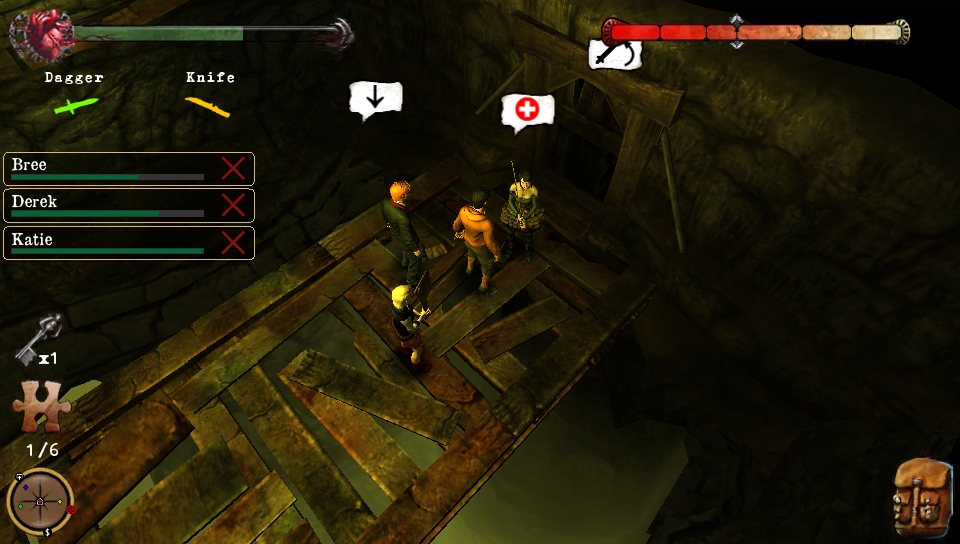Click the puzzle piece collectible icon
Viewport: 960px width, 544px height.
point(41,409)
